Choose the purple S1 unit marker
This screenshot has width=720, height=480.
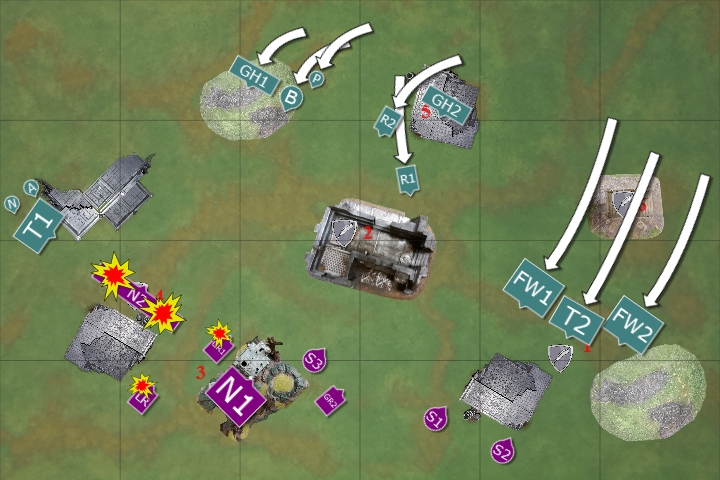click(x=434, y=419)
